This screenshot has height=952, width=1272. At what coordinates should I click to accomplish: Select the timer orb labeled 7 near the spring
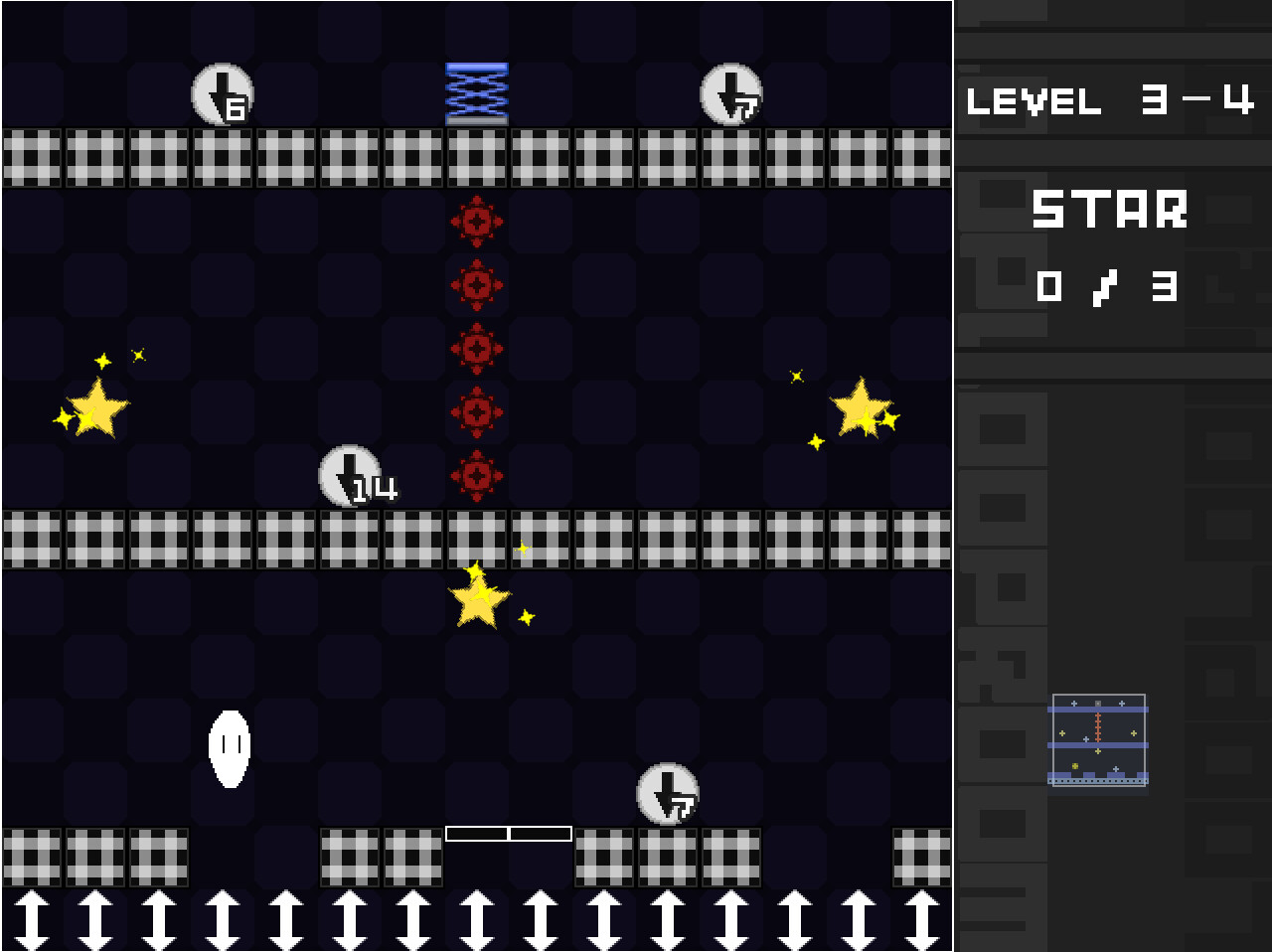coord(730,94)
